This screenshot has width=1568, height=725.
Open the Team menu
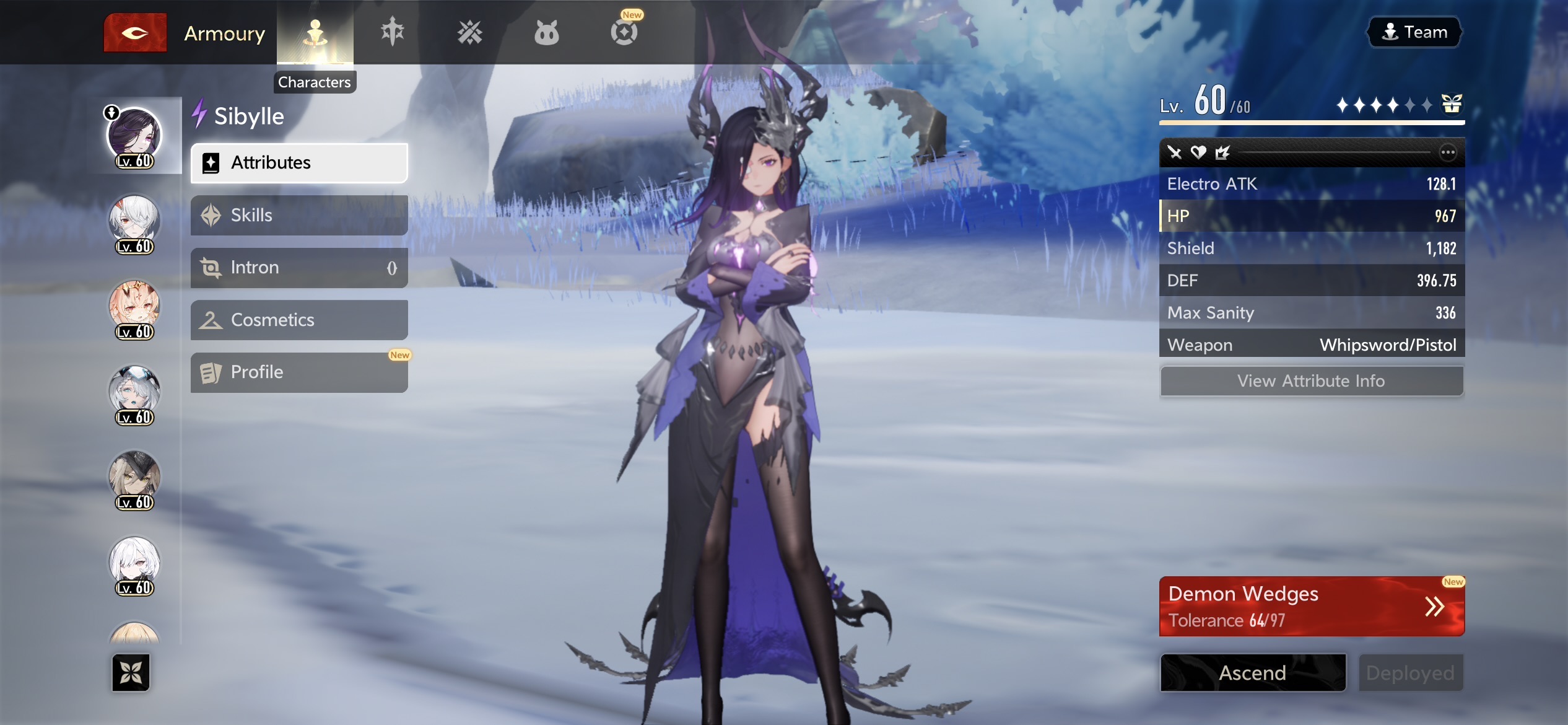click(x=1414, y=32)
